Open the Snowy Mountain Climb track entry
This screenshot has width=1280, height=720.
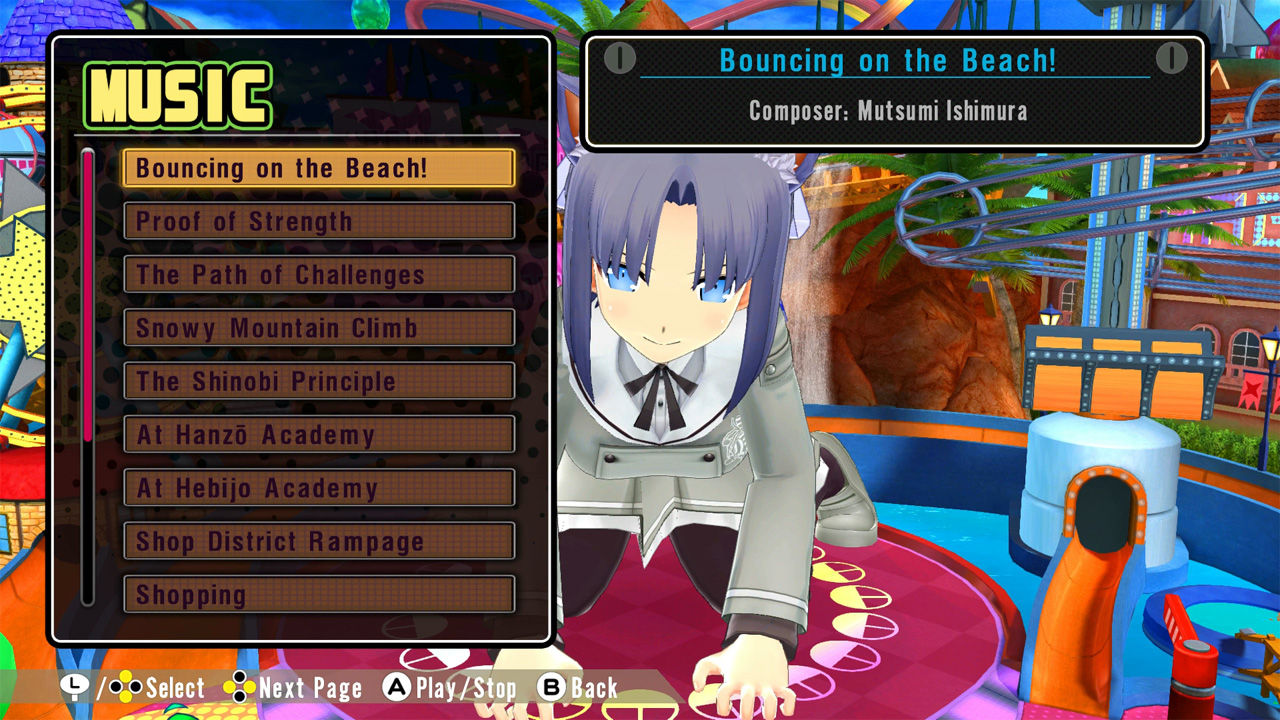click(x=318, y=328)
